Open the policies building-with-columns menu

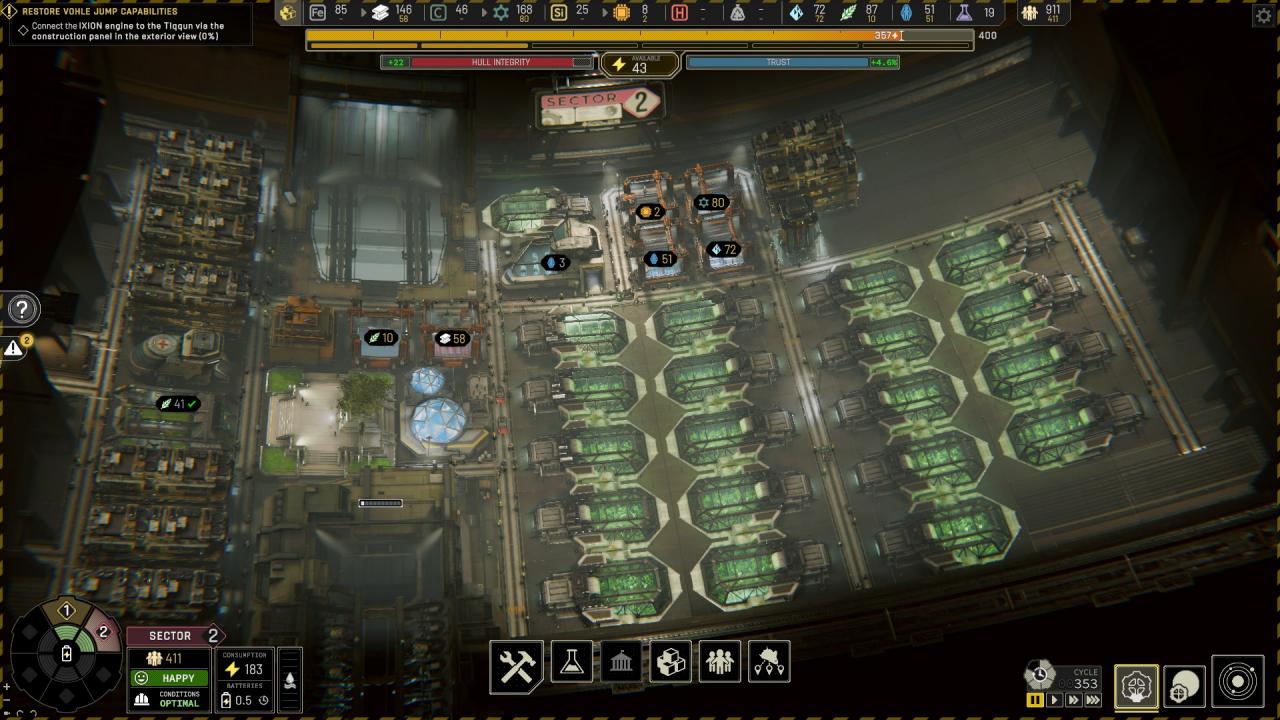[620, 662]
